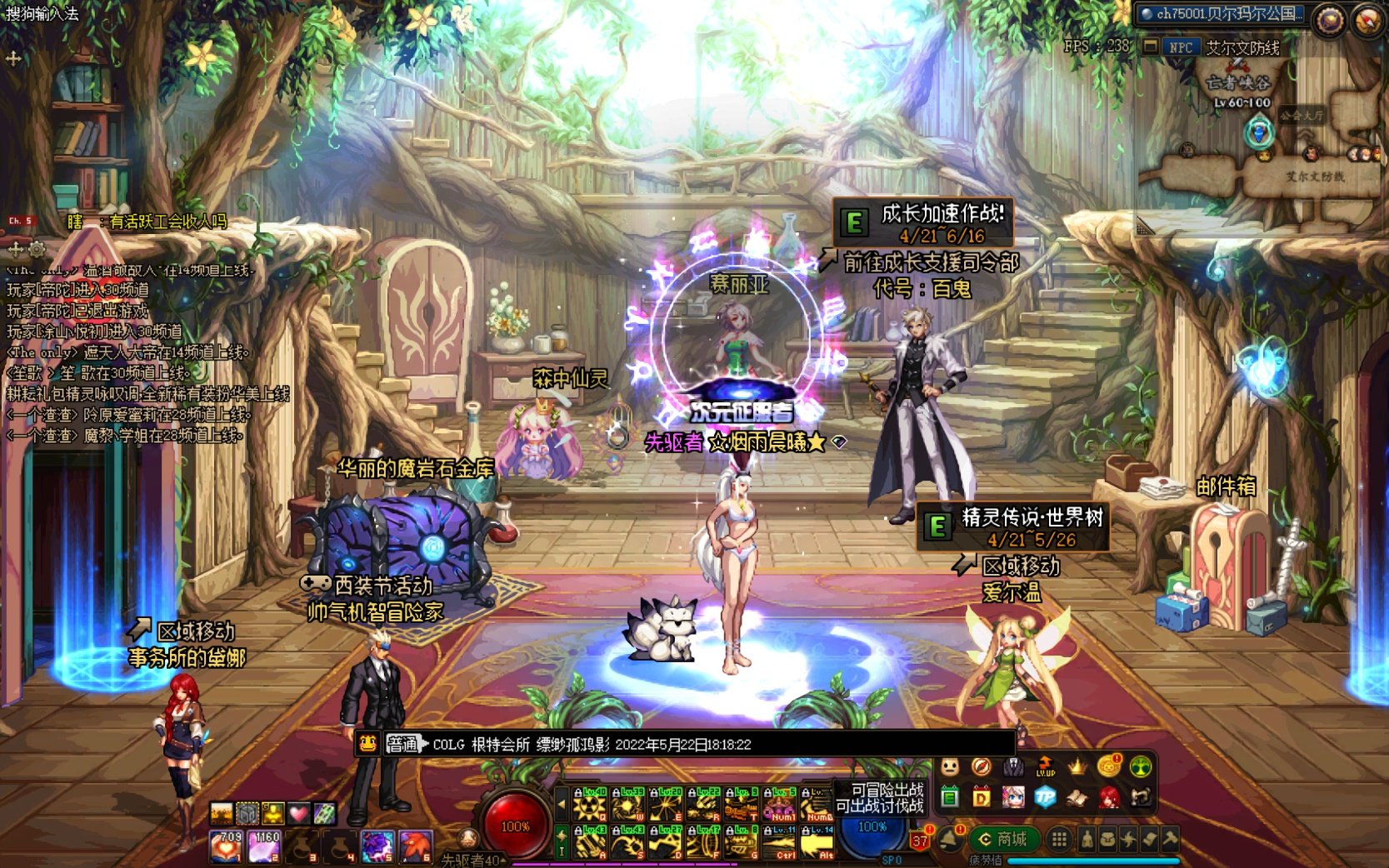This screenshot has width=1389, height=868.
Task: Click the bell notification icon
Action: click(950, 840)
